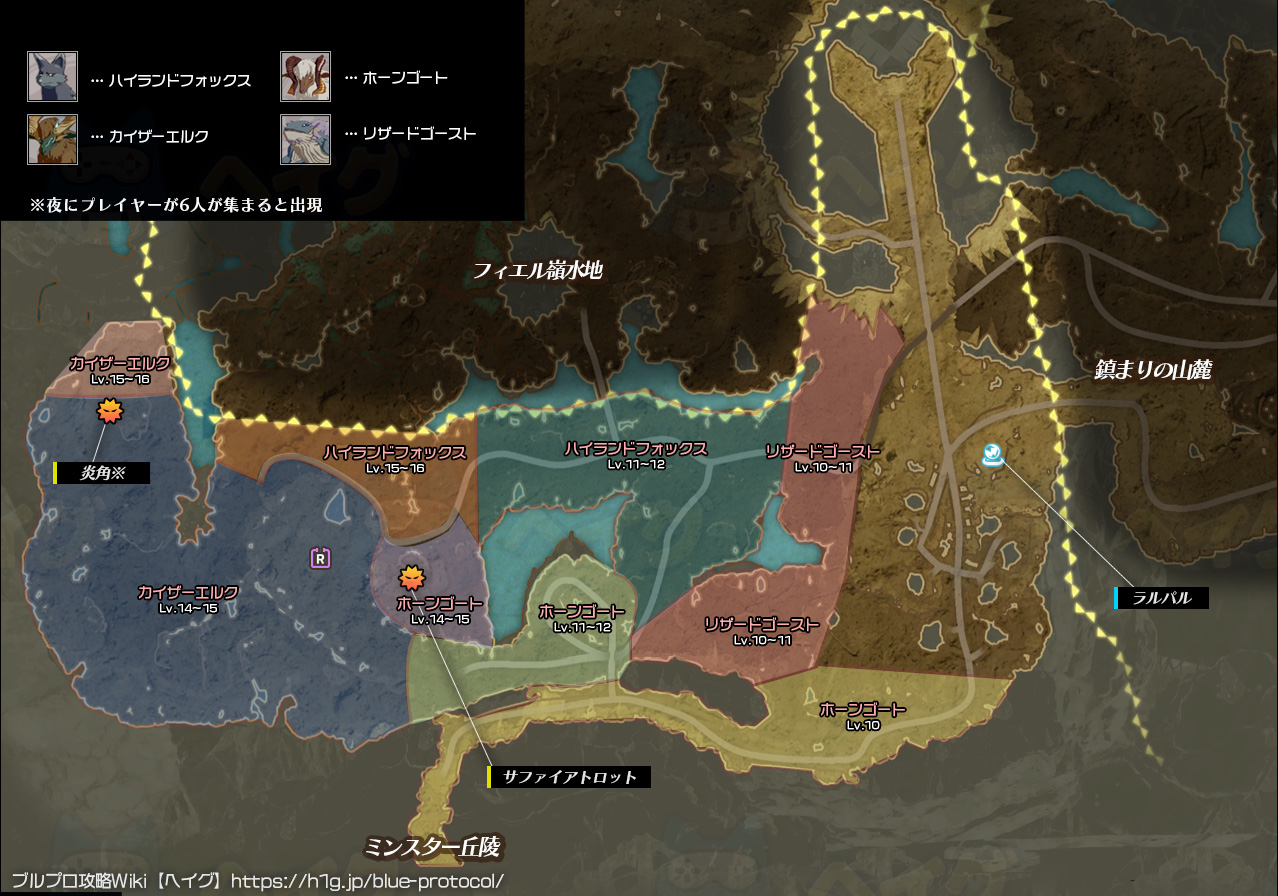Click the フィエル嶺水地 area name
Image resolution: width=1278 pixels, height=896 pixels.
pyautogui.click(x=537, y=269)
